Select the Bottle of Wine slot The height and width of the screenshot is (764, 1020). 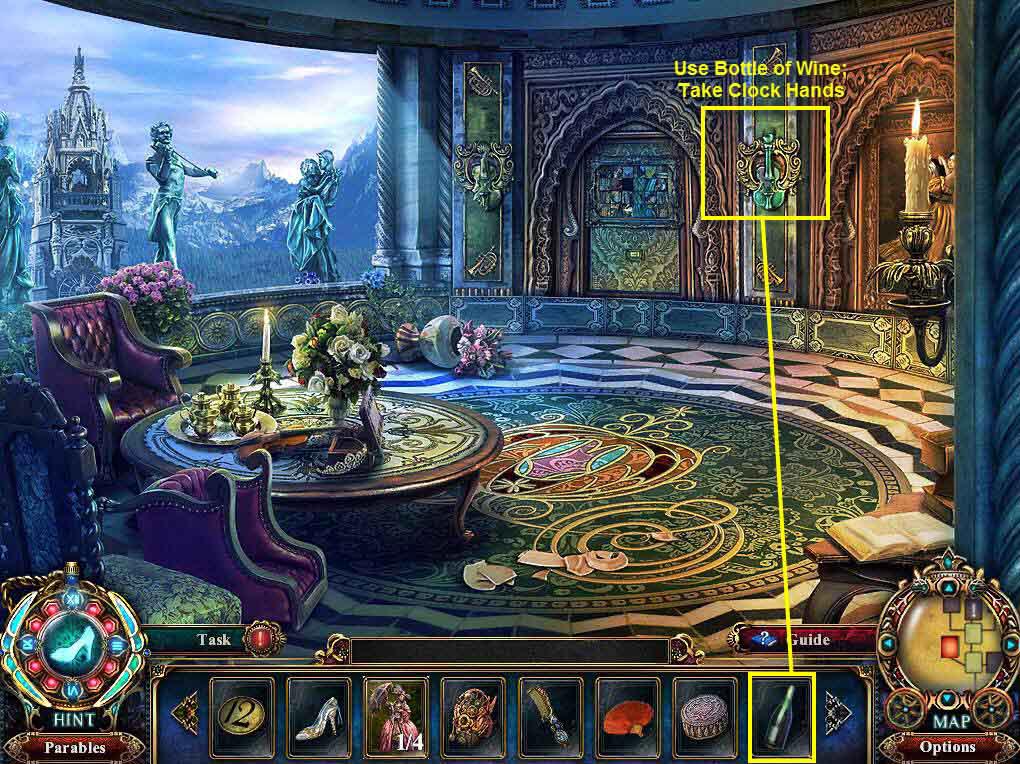tap(783, 714)
